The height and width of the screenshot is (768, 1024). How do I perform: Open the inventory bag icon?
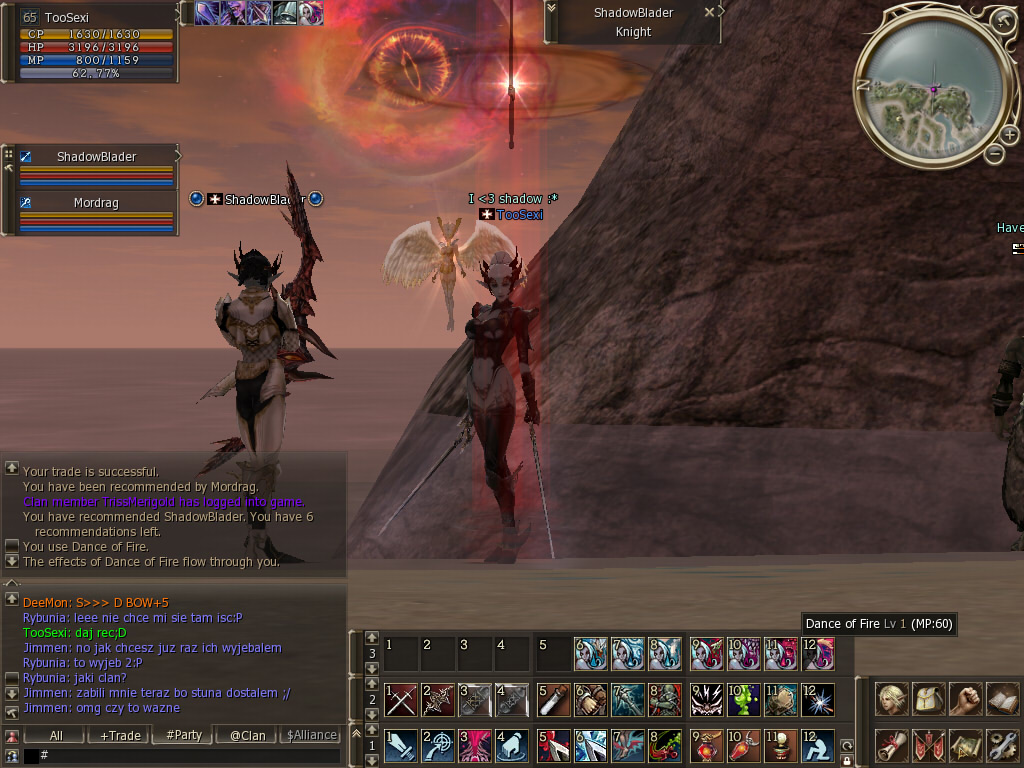pos(929,698)
